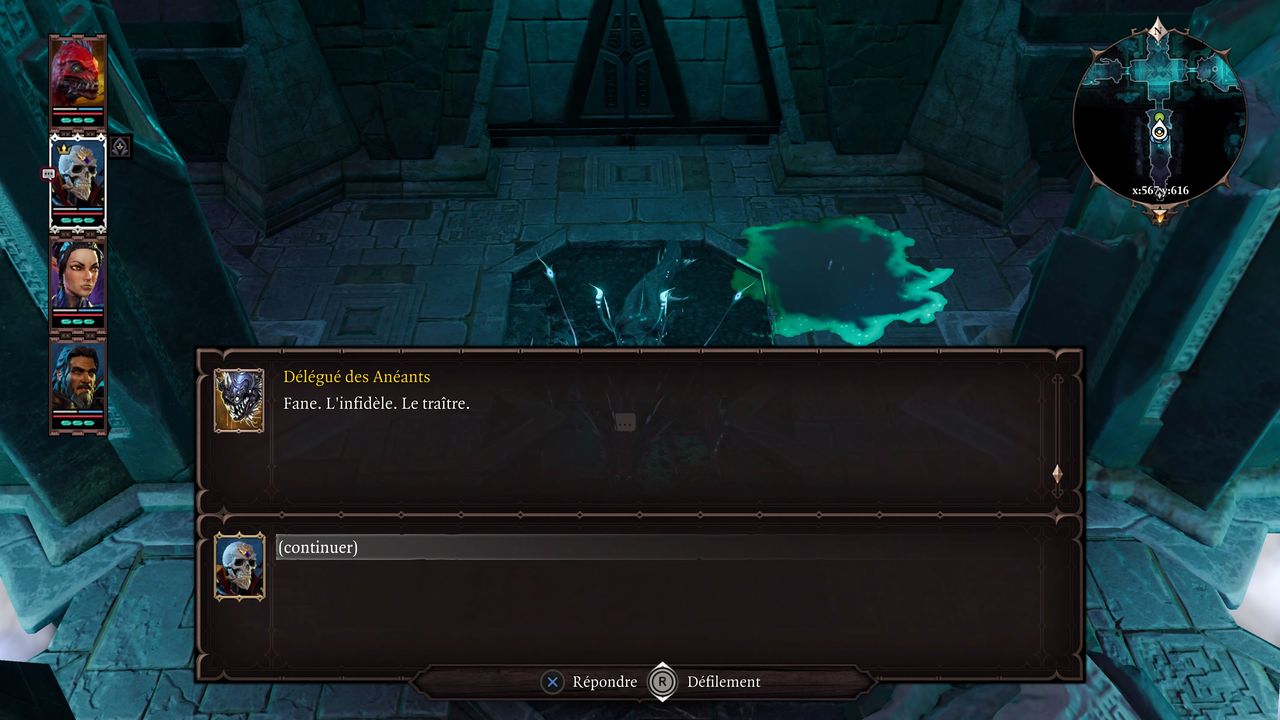This screenshot has height=720, width=1280.
Task: Select the bearded man party portrait
Action: coord(78,376)
